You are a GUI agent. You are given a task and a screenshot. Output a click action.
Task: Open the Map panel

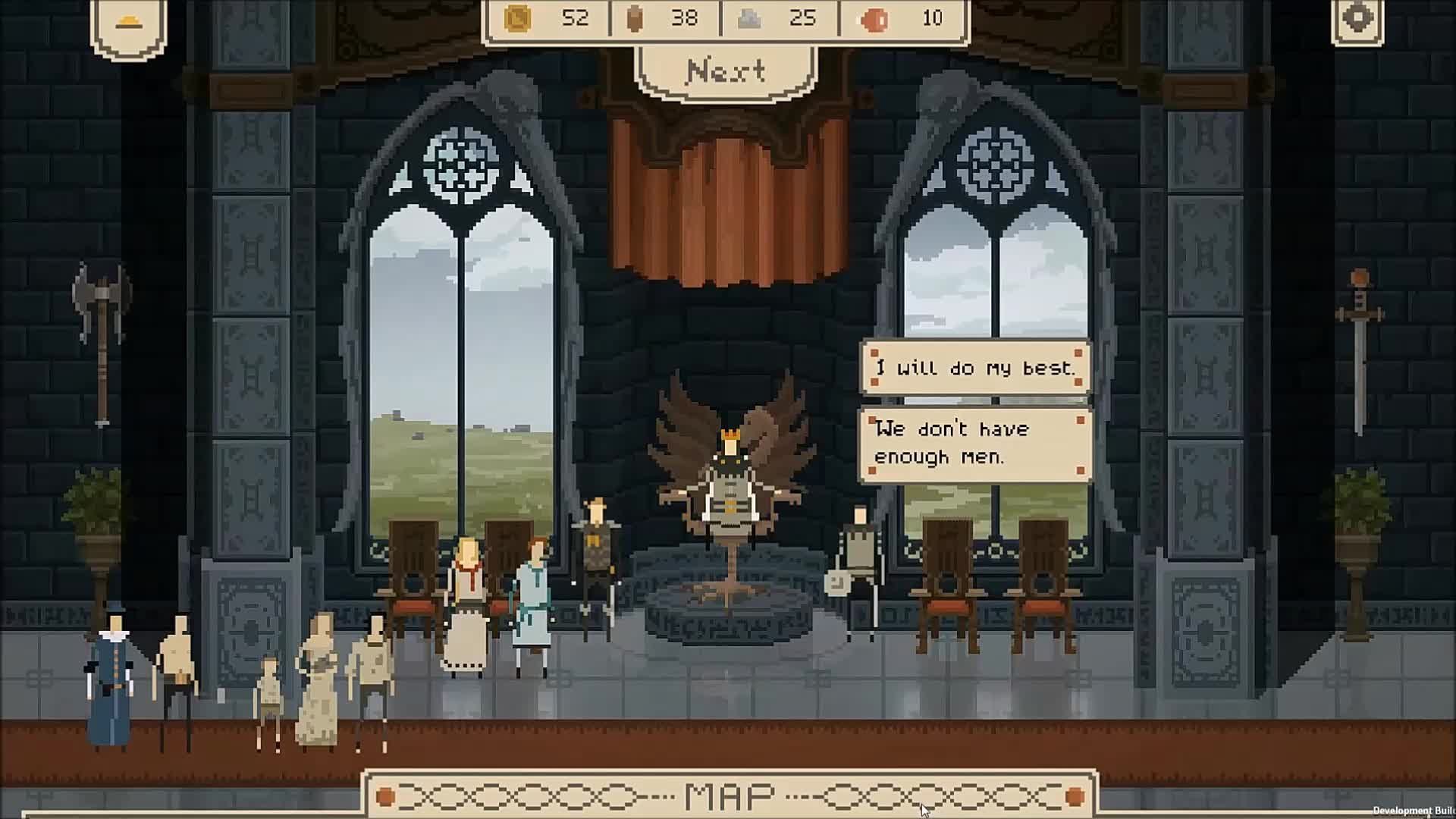[730, 795]
